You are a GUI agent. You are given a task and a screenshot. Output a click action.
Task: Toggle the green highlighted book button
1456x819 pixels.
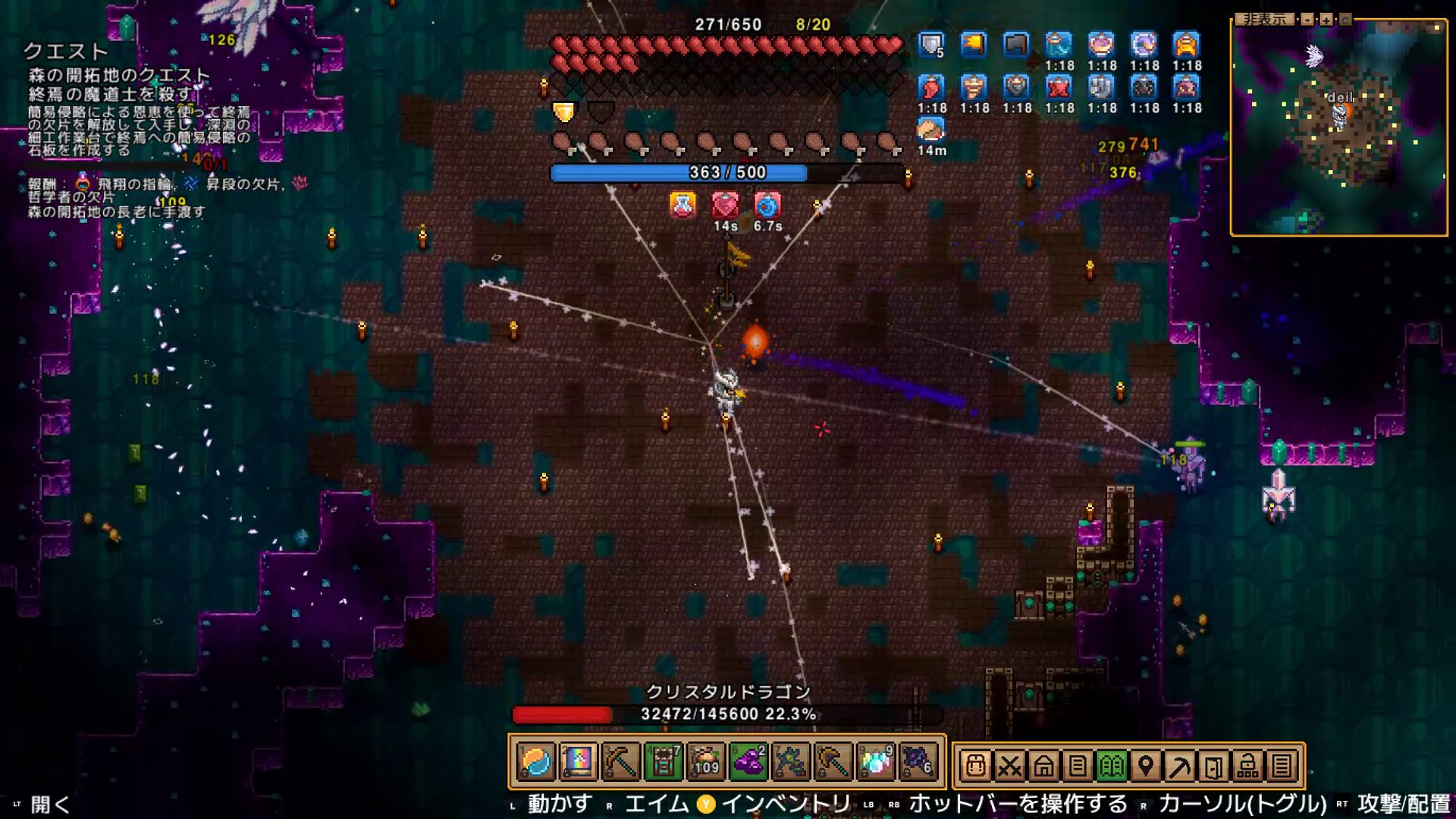click(x=1112, y=766)
